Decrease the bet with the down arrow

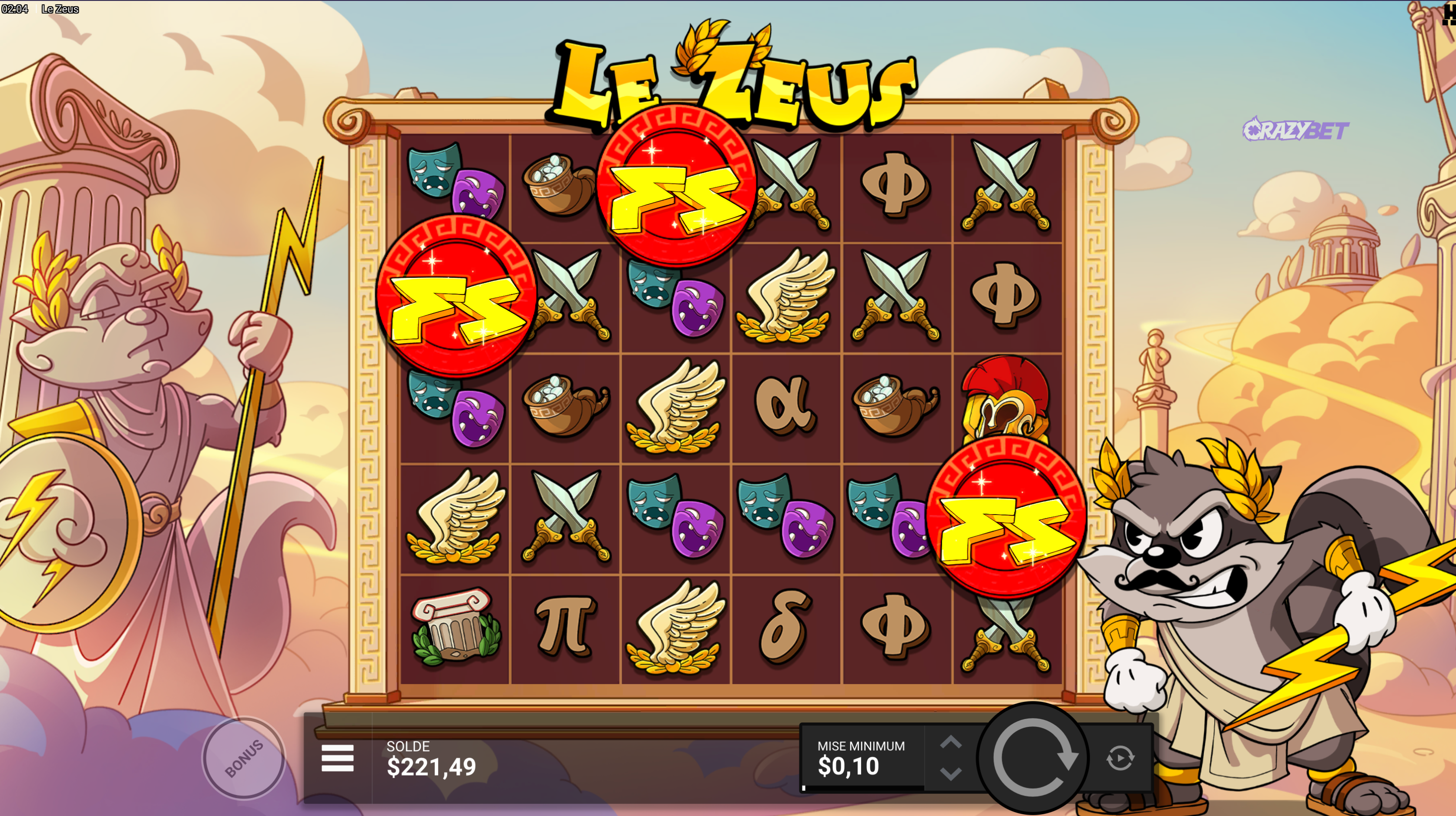pyautogui.click(x=951, y=774)
